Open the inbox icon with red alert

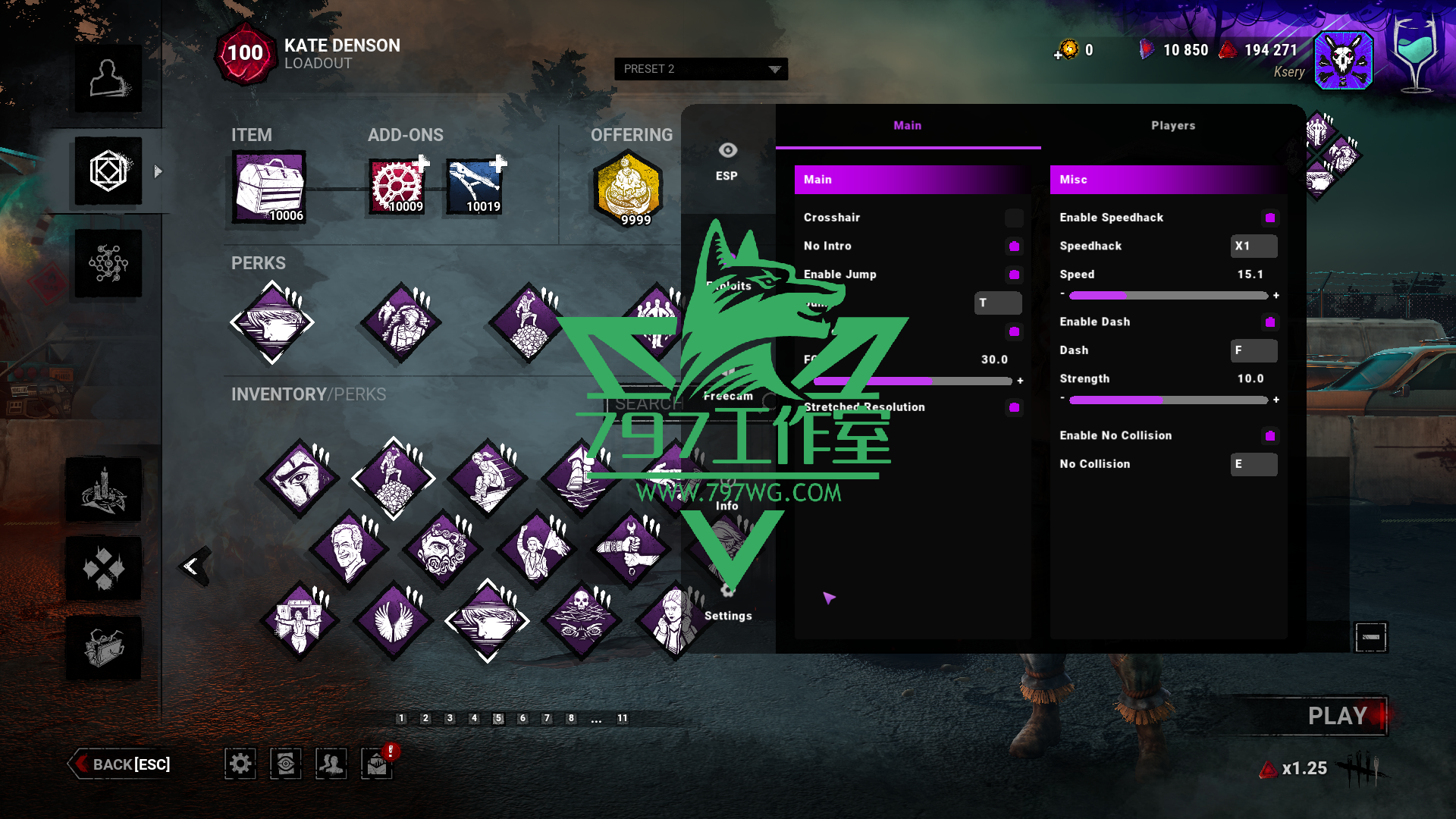tap(377, 764)
